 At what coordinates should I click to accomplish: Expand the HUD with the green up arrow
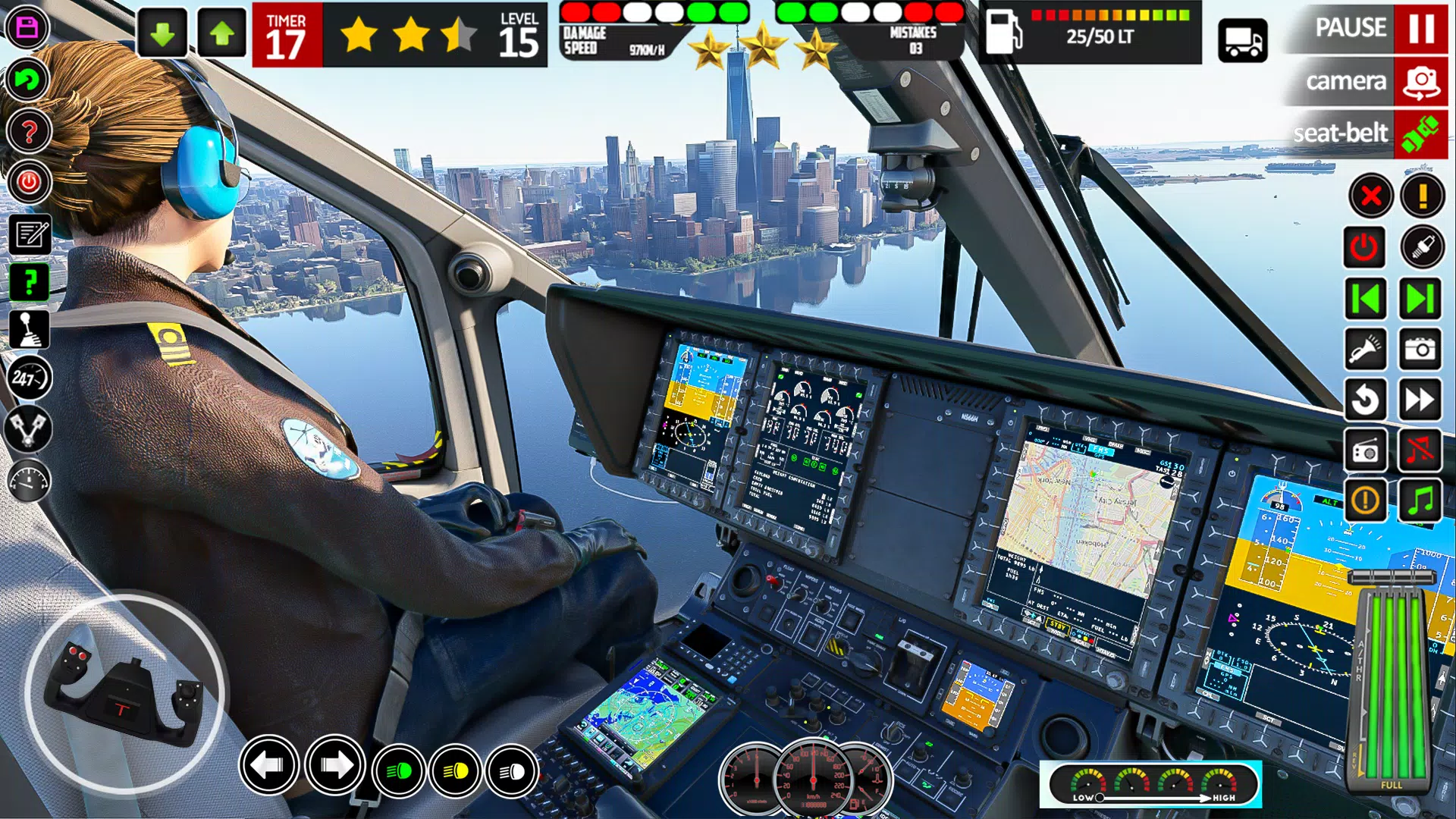221,33
